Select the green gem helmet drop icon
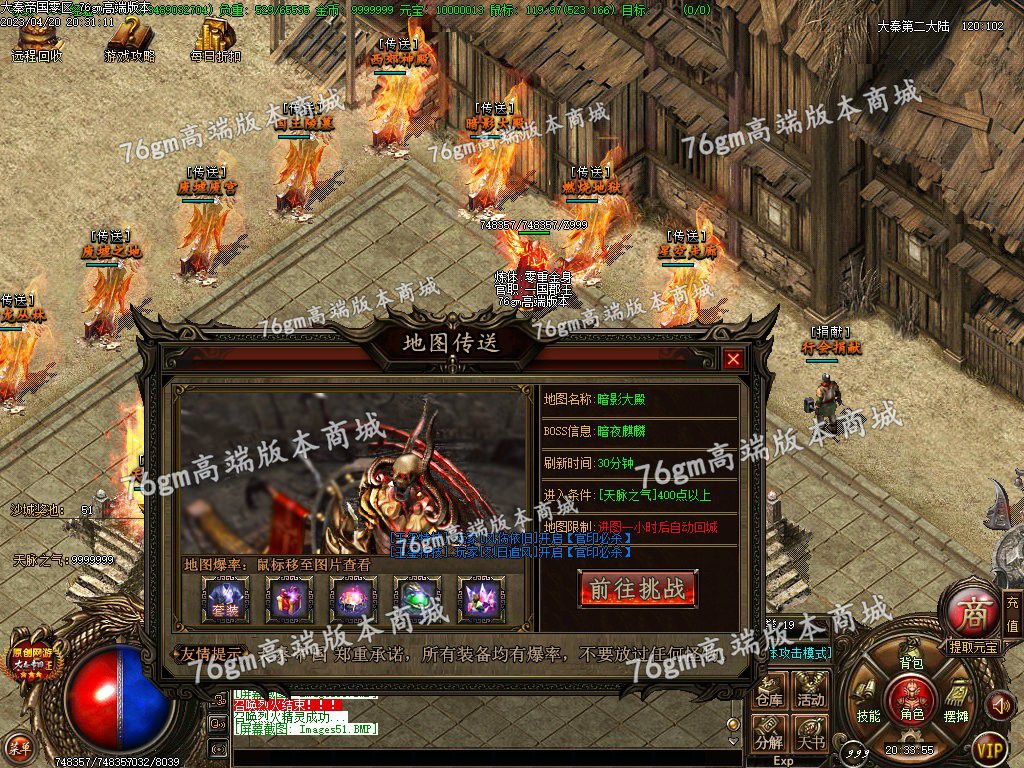Screen dimensions: 1024x768 (x=417, y=599)
